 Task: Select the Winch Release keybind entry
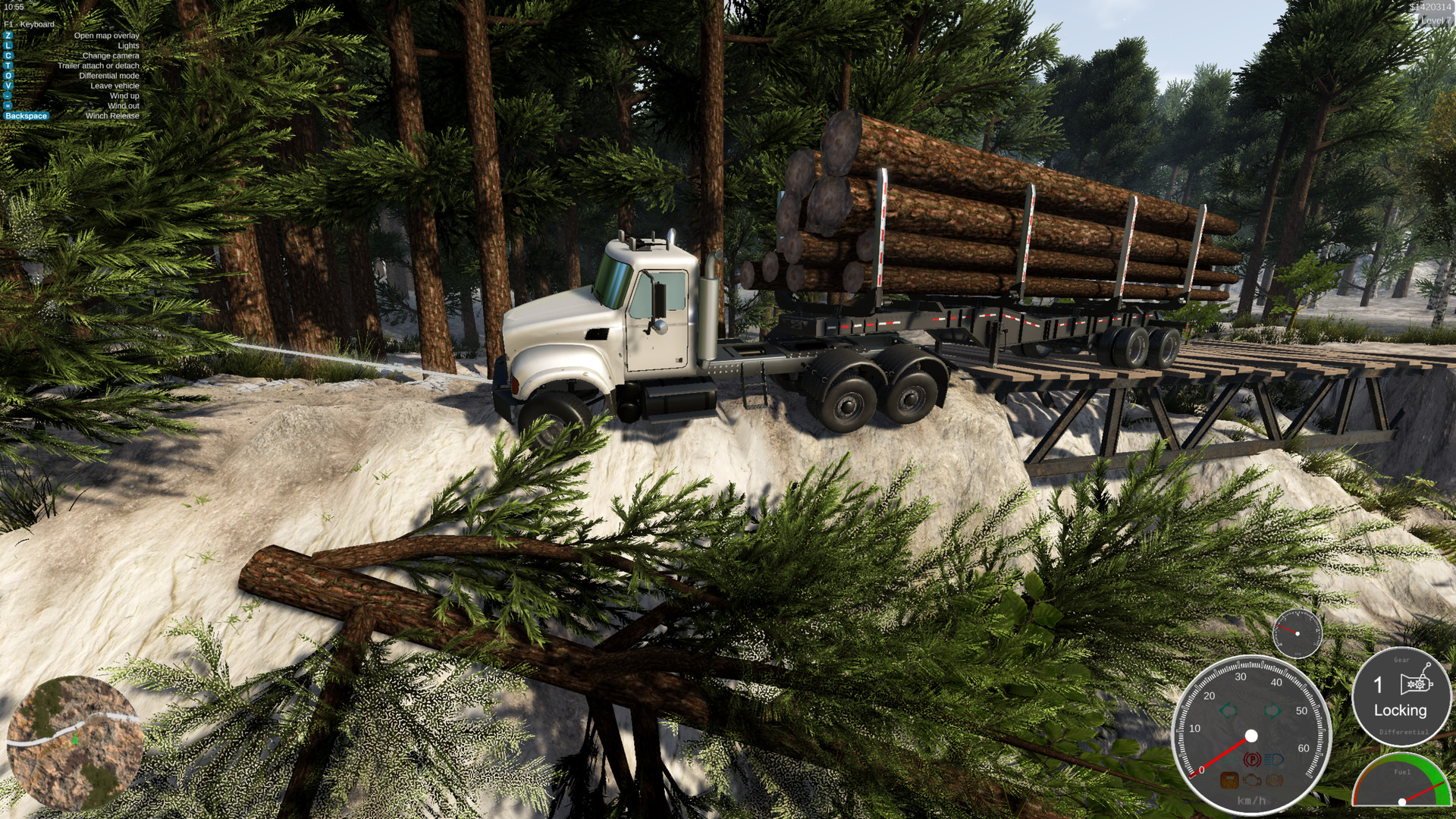[27, 116]
